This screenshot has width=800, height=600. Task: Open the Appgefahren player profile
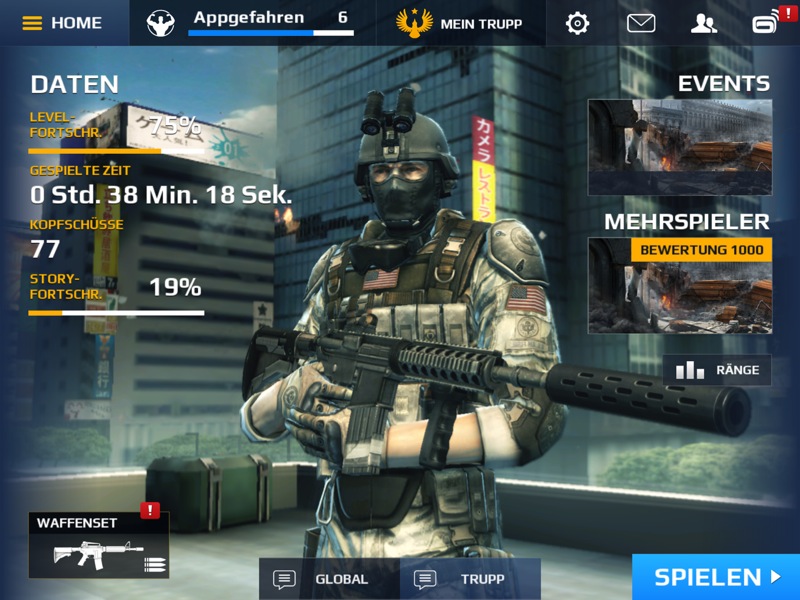250,22
